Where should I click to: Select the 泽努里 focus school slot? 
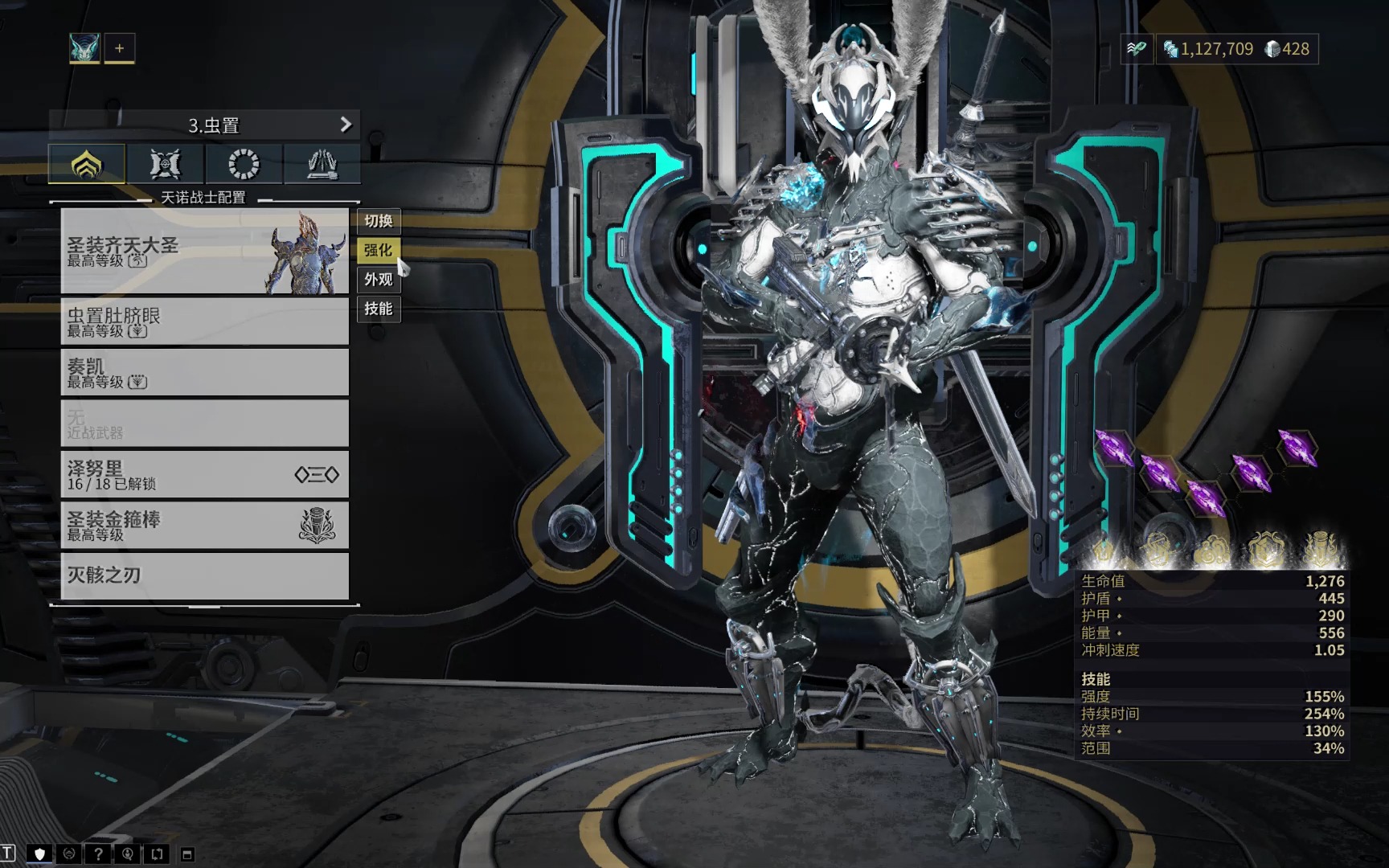pyautogui.click(x=205, y=475)
